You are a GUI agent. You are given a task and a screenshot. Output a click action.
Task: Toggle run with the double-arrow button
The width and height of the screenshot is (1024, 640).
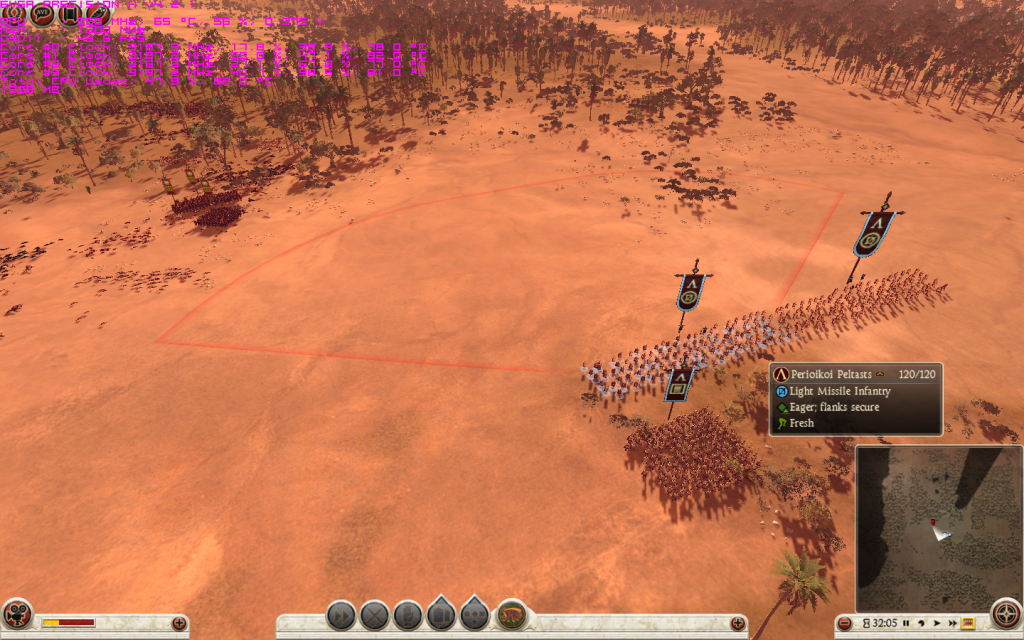tap(341, 615)
